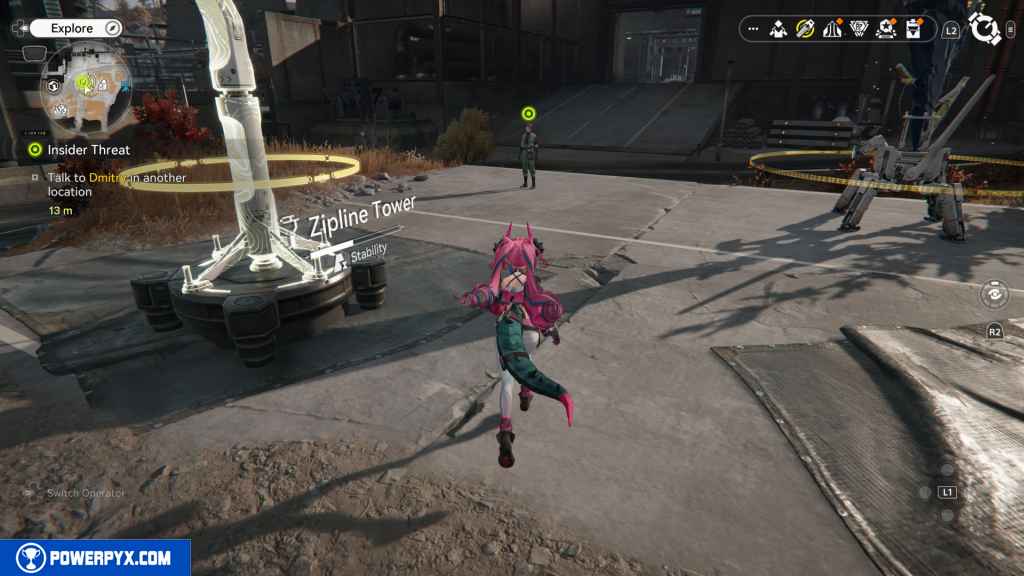Open the operator figure icon in the top bar
This screenshot has height=576, width=1024.
tap(778, 29)
